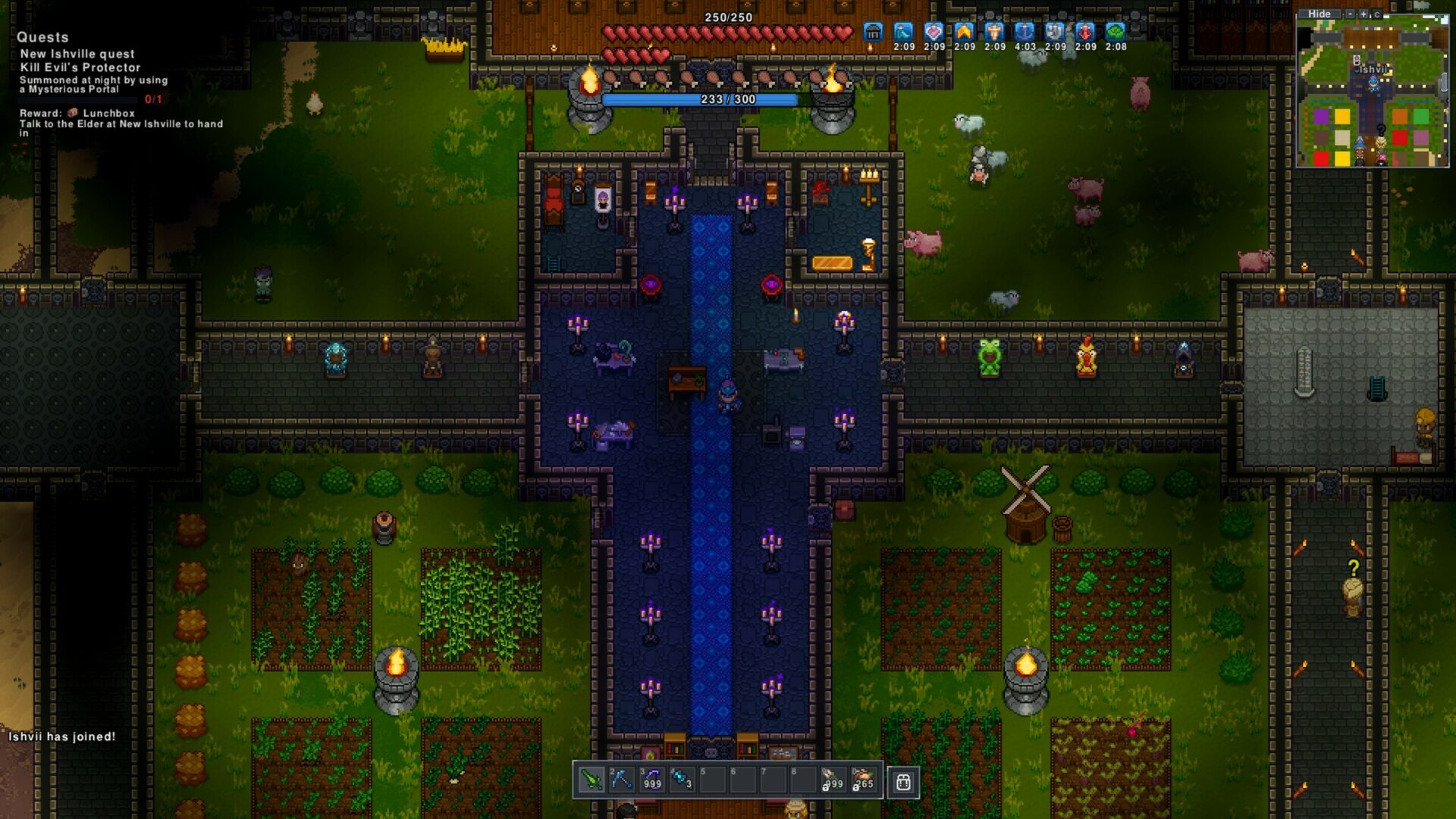The height and width of the screenshot is (819, 1456).
Task: Zoom out the minimap with minus button
Action: pyautogui.click(x=1350, y=14)
